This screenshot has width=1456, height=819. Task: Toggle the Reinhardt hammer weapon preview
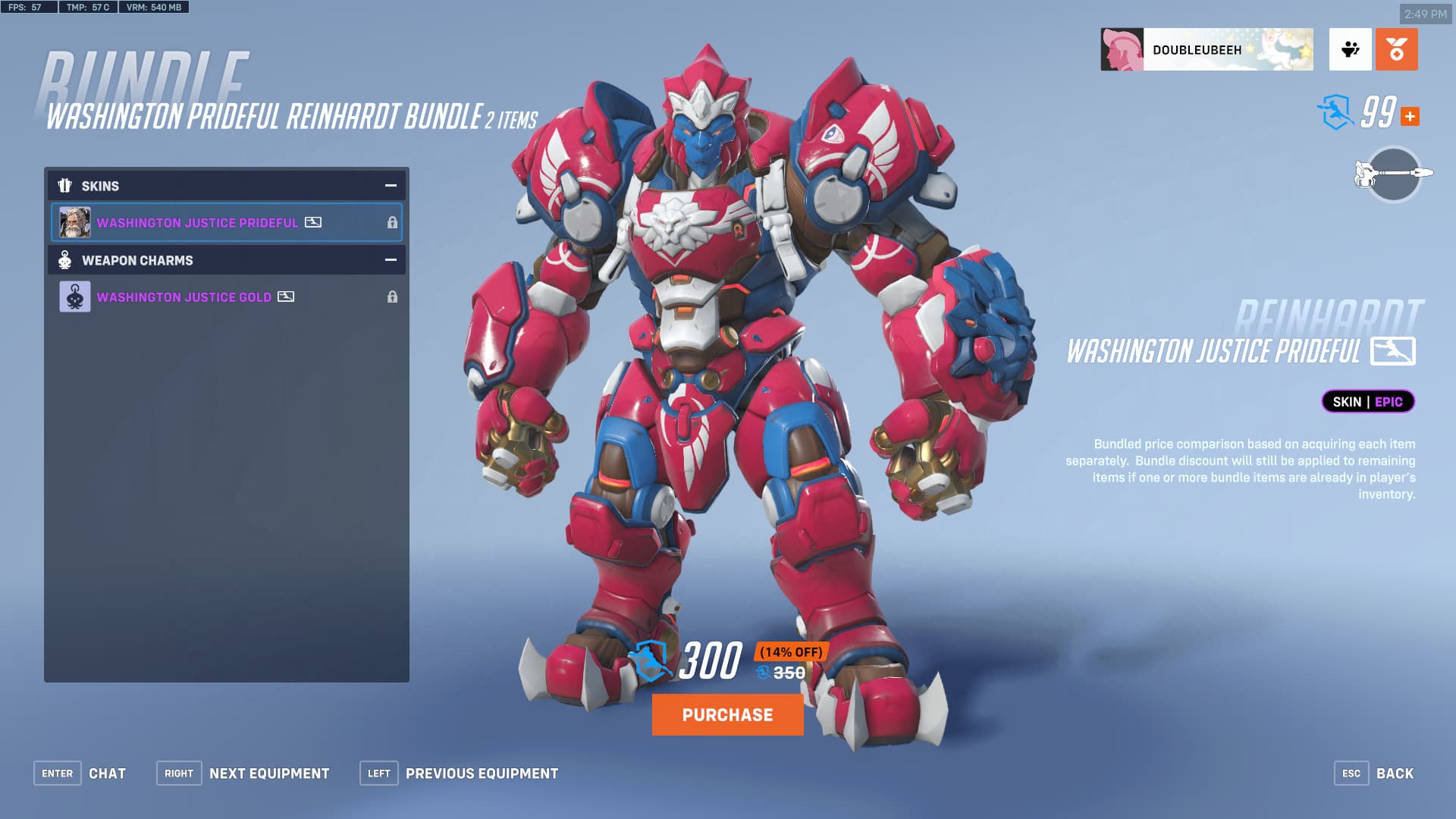[1393, 174]
